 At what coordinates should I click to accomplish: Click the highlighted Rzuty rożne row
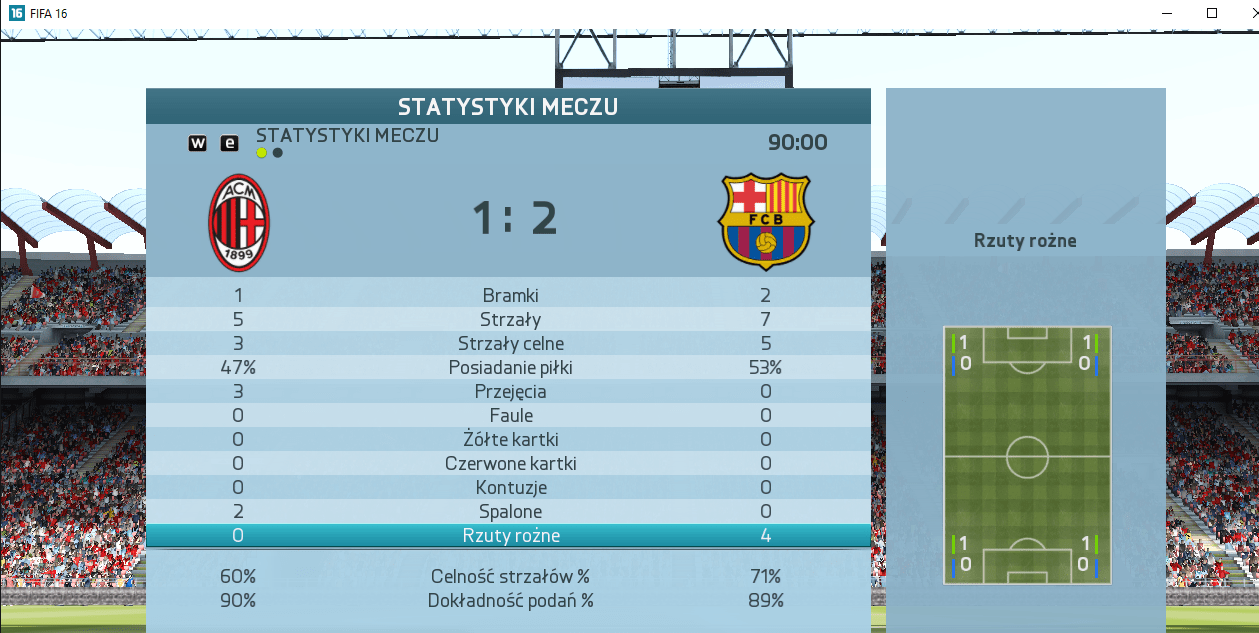[x=510, y=536]
